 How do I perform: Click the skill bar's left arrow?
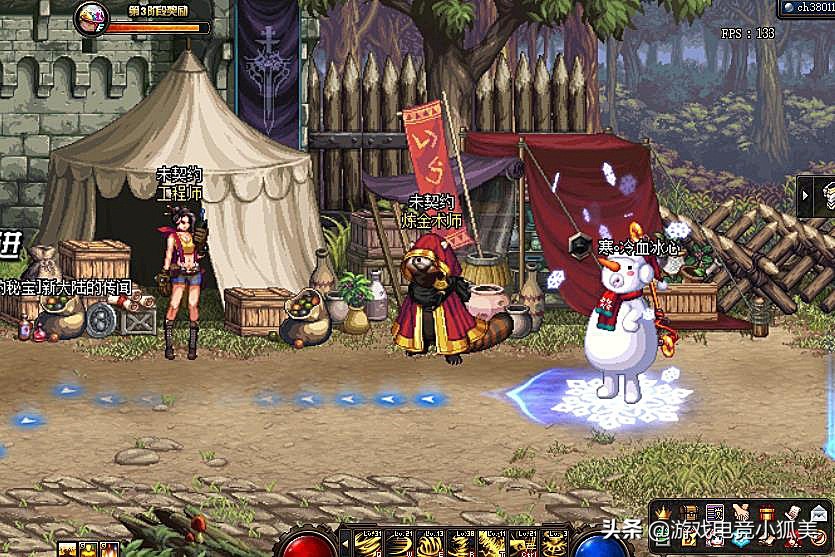[344, 544]
